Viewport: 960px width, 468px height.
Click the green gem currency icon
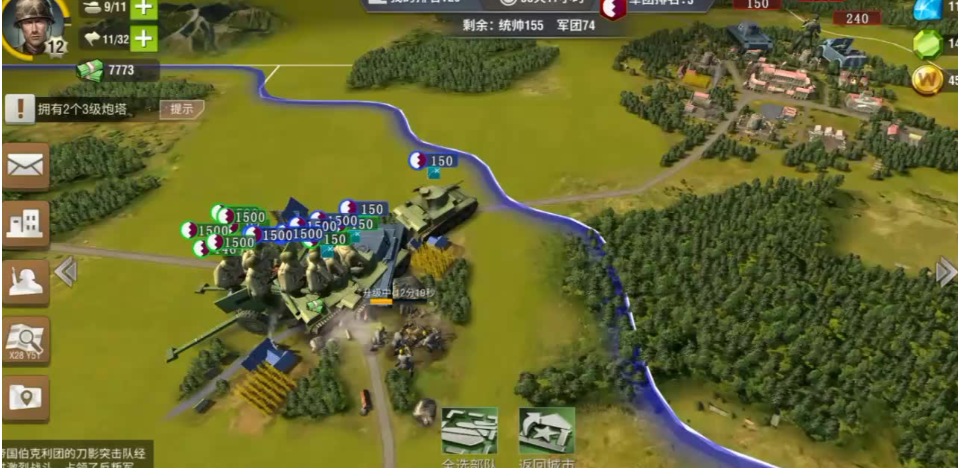tap(929, 45)
